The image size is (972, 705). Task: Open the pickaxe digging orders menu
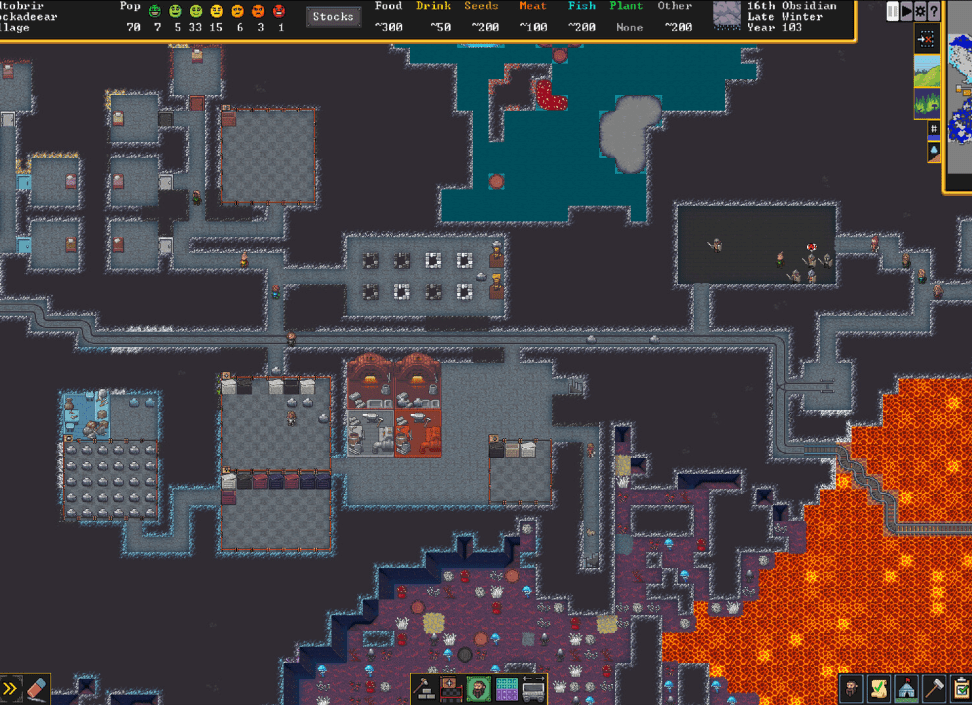pos(424,688)
